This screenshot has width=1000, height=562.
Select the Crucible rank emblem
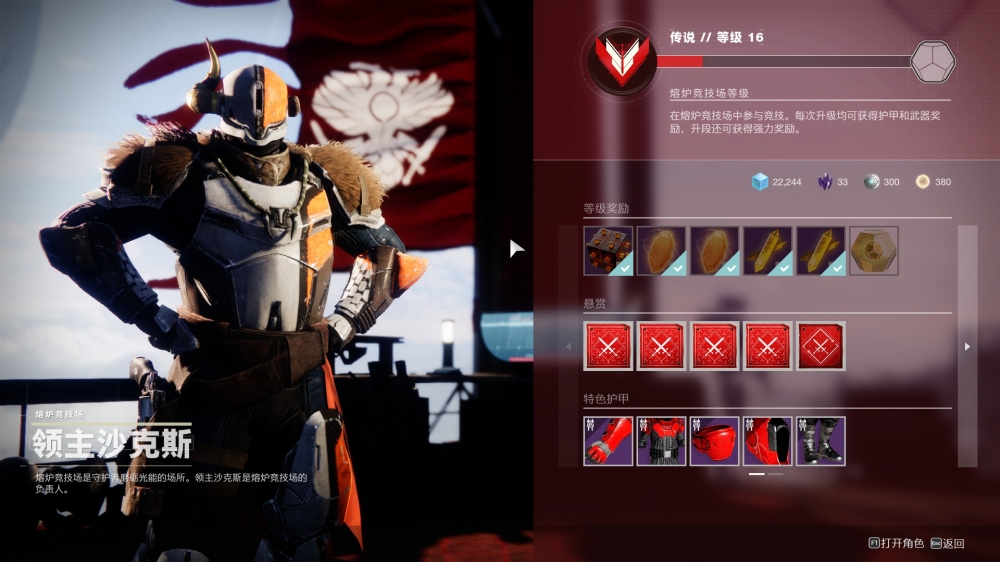(618, 59)
